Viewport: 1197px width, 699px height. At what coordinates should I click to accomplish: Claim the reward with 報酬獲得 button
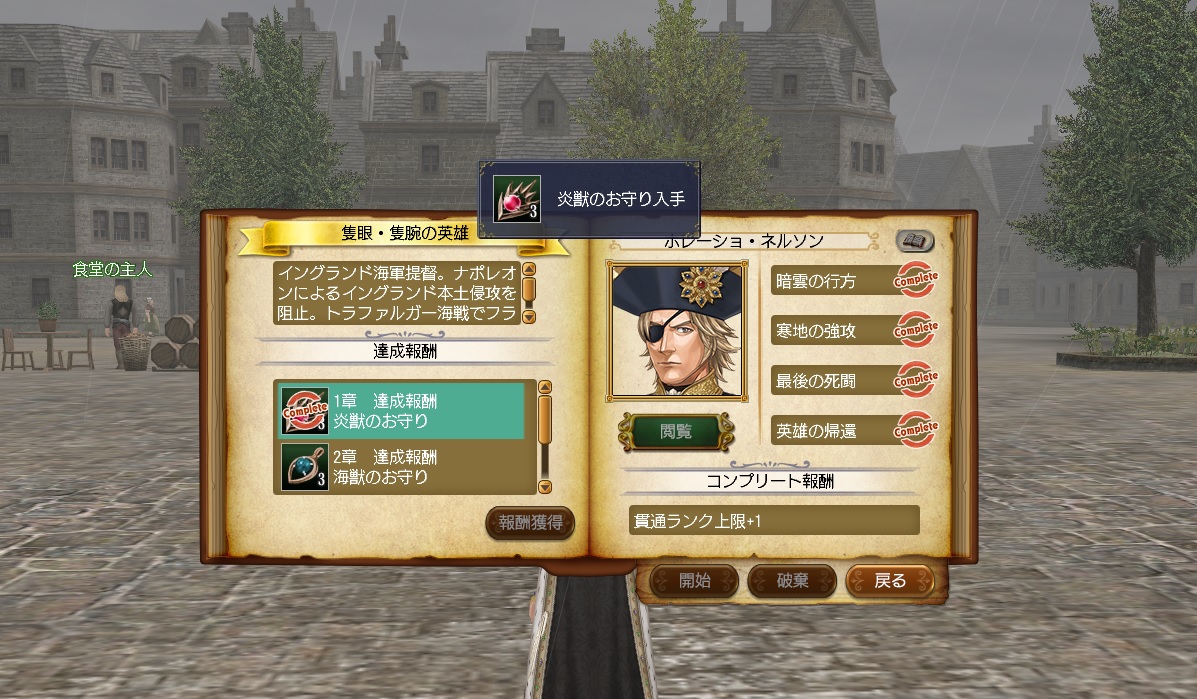530,522
